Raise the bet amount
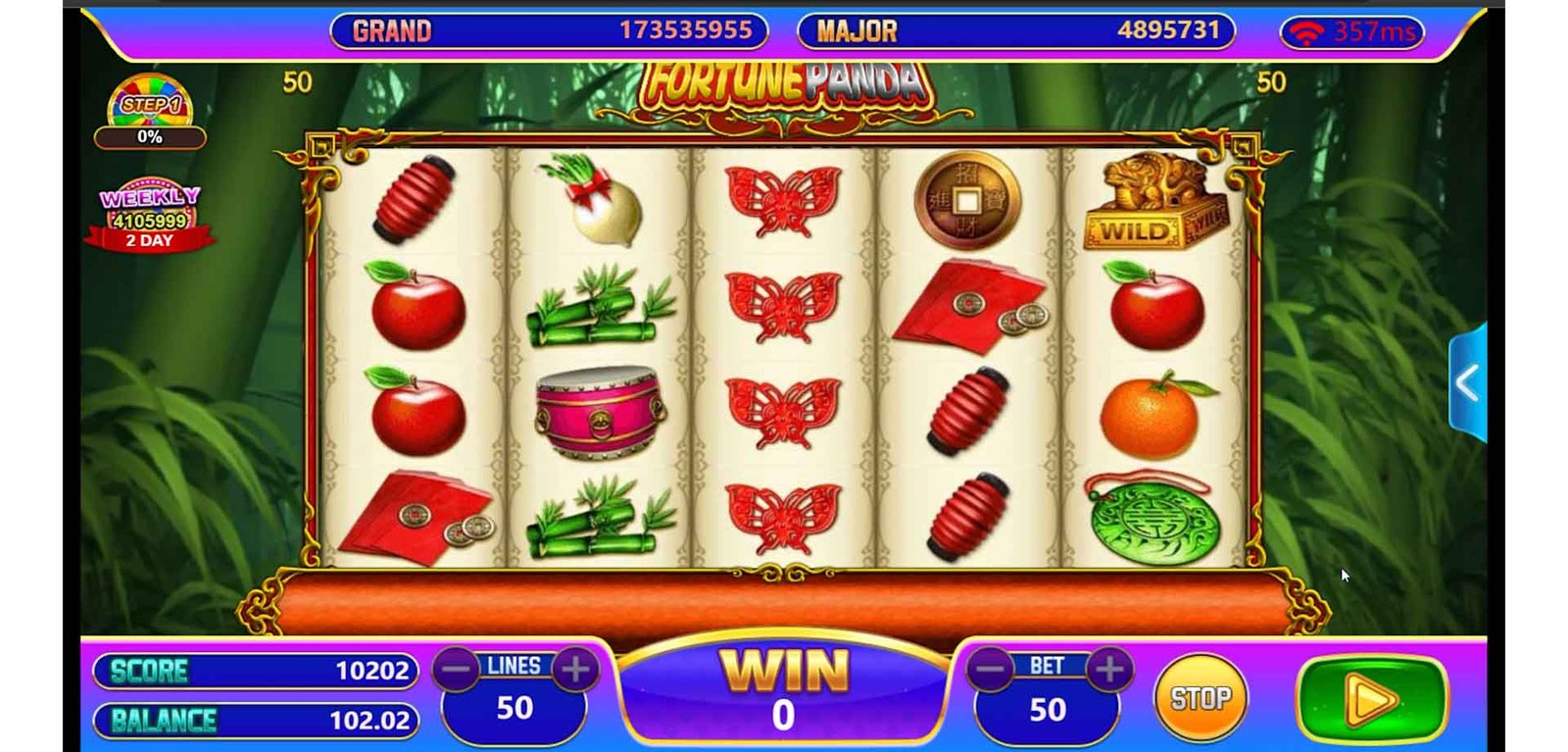This screenshot has width=1568, height=752. tap(1109, 670)
